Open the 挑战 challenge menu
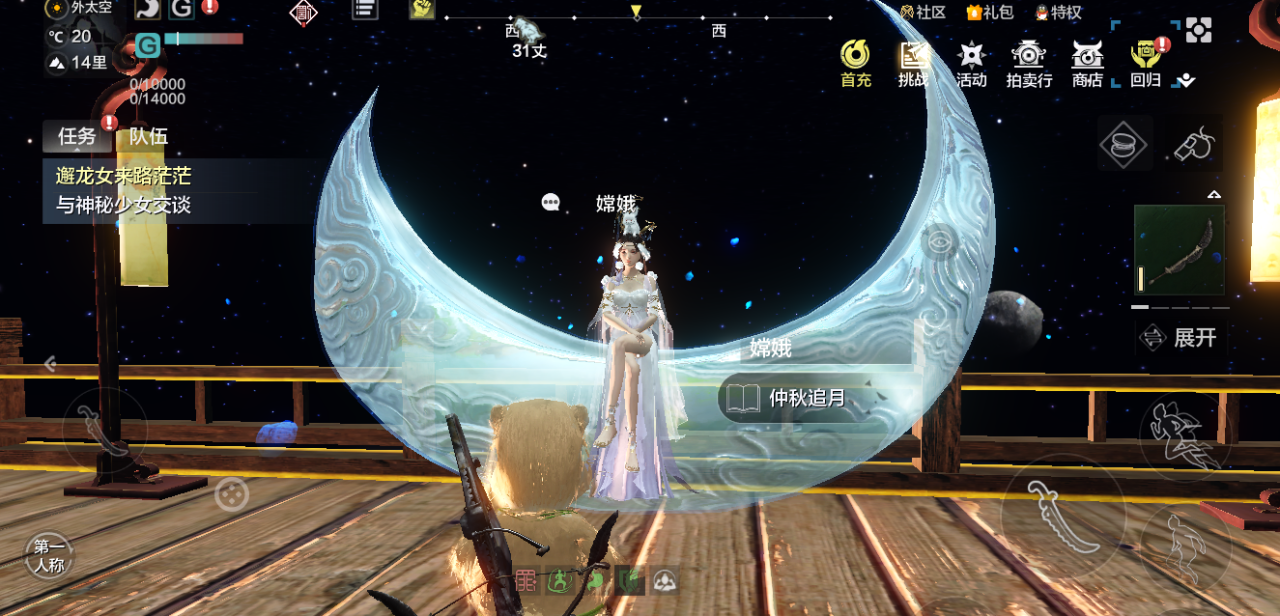The height and width of the screenshot is (616, 1280). tap(913, 63)
